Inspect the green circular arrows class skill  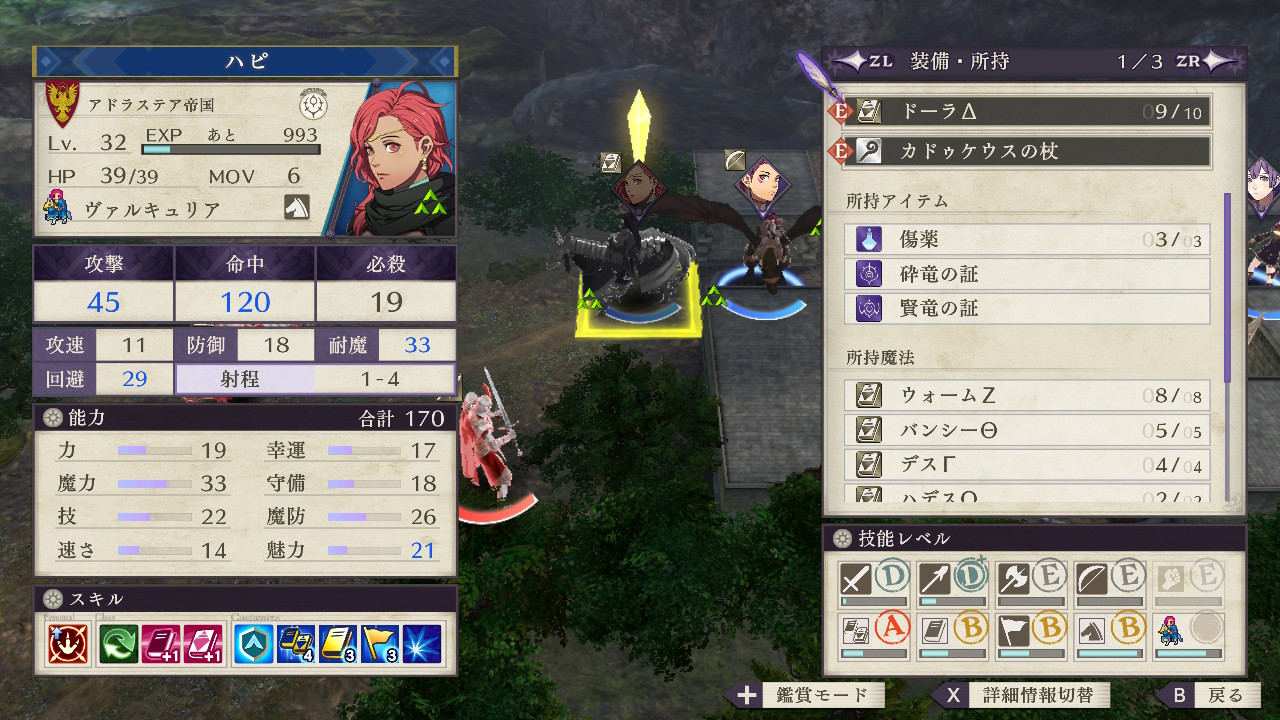[x=118, y=645]
